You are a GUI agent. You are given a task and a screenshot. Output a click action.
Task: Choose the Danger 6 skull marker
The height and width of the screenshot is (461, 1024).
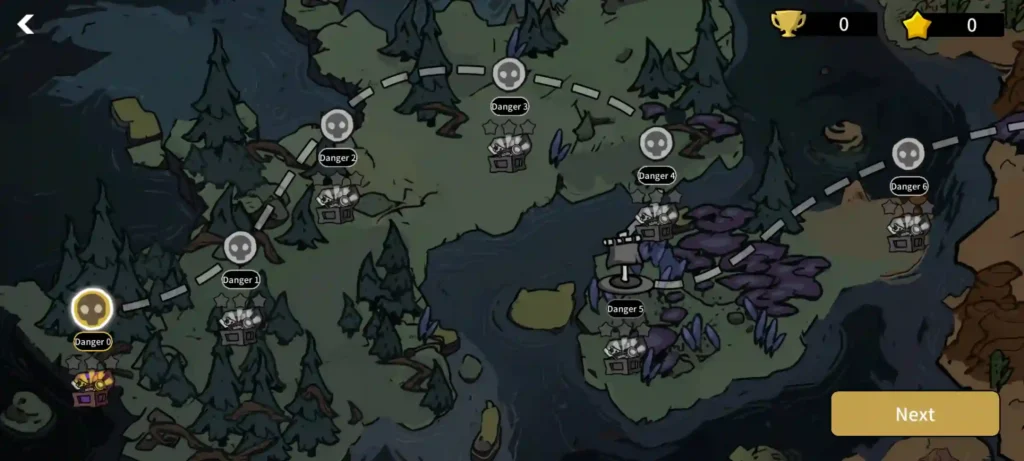(908, 154)
